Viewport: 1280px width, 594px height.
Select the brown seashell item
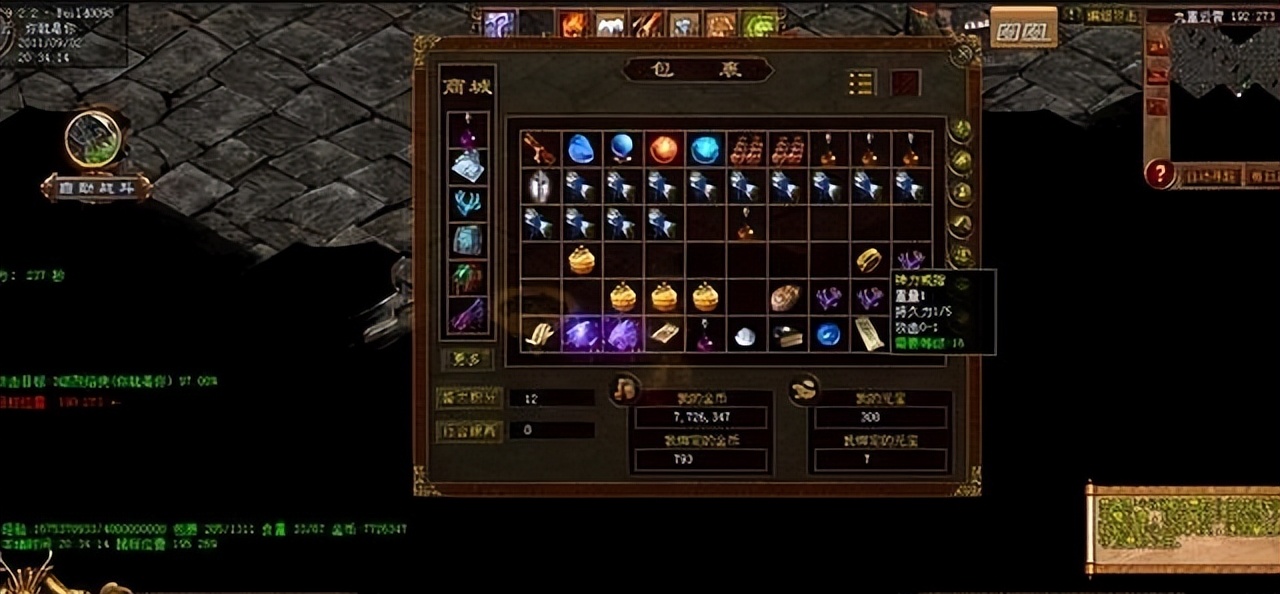point(785,297)
